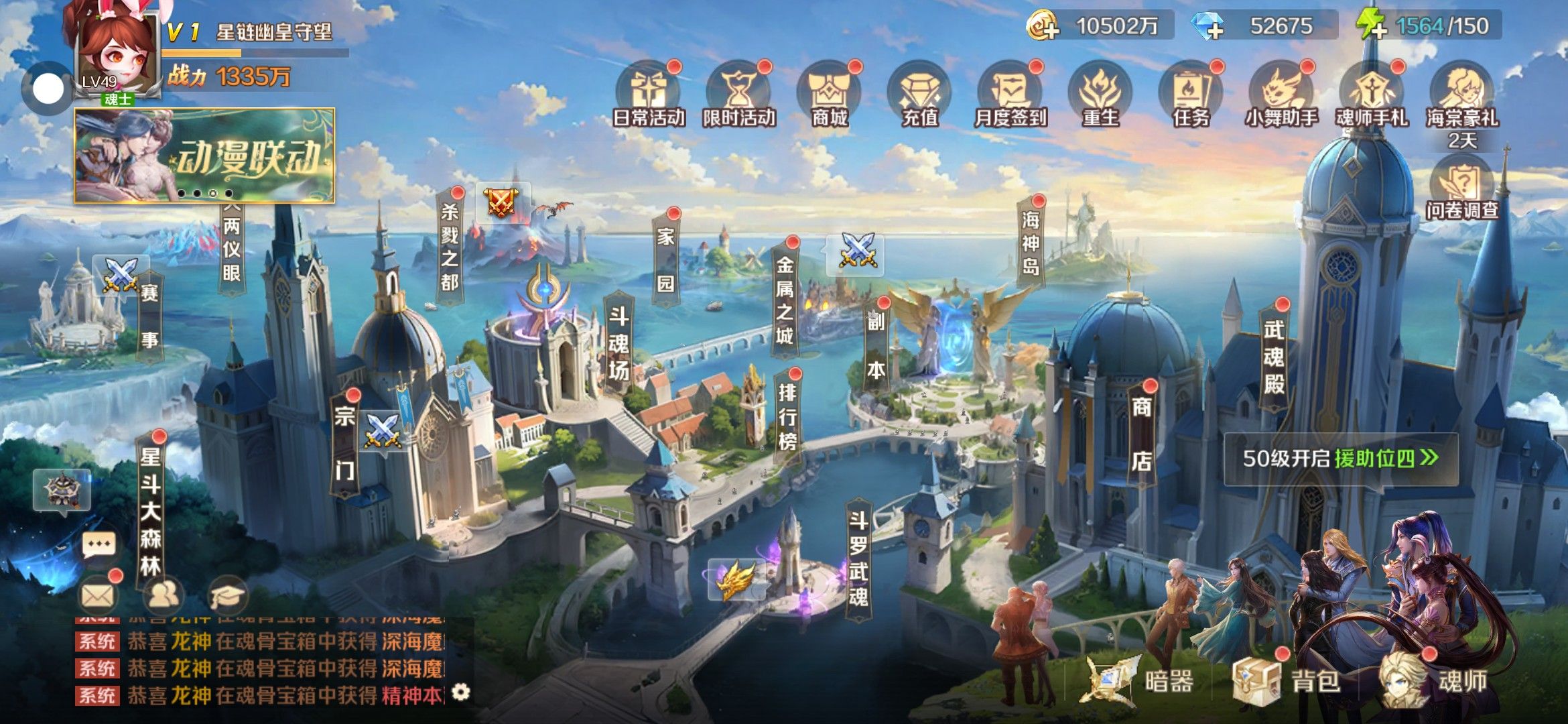The image size is (1568, 724).
Task: Claim 月度签到 monthly sign-in
Action: 1010,95
